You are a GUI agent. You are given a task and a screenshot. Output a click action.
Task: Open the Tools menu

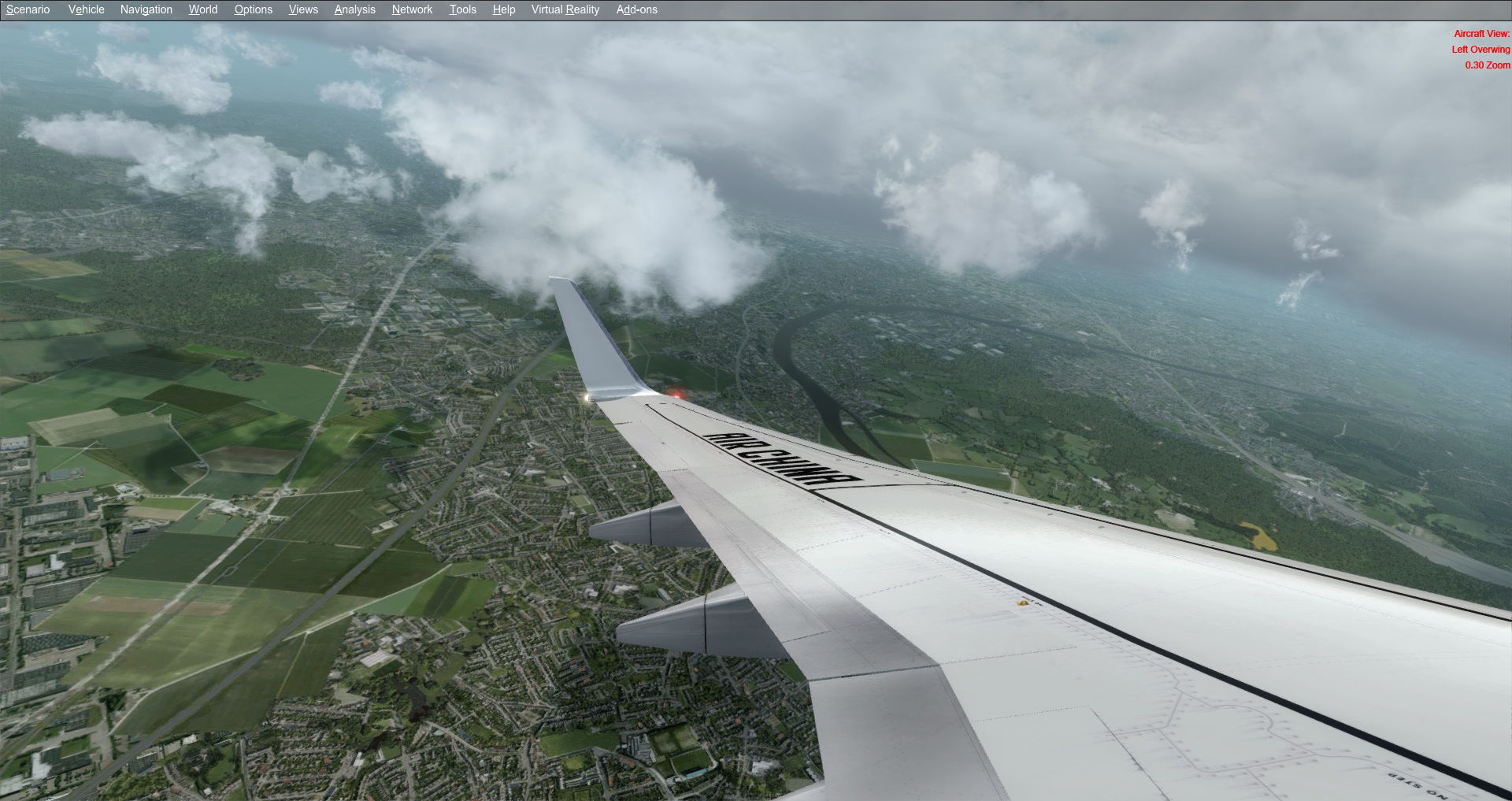(x=463, y=9)
